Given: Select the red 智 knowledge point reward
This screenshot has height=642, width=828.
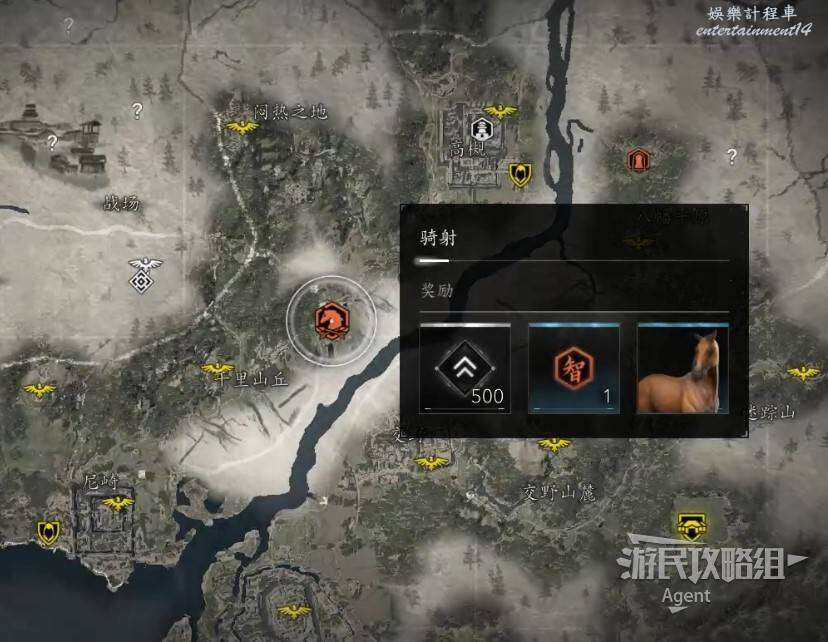Looking at the screenshot, I should (574, 368).
